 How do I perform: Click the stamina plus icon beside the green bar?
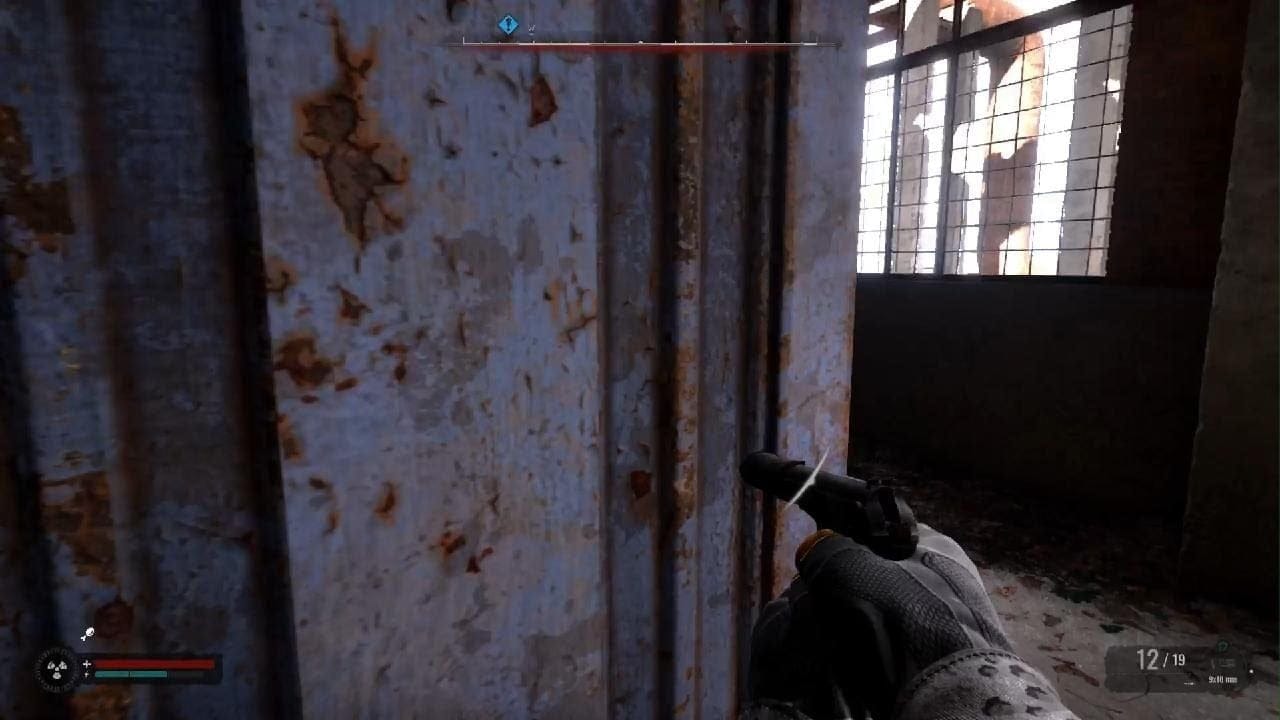[x=87, y=674]
